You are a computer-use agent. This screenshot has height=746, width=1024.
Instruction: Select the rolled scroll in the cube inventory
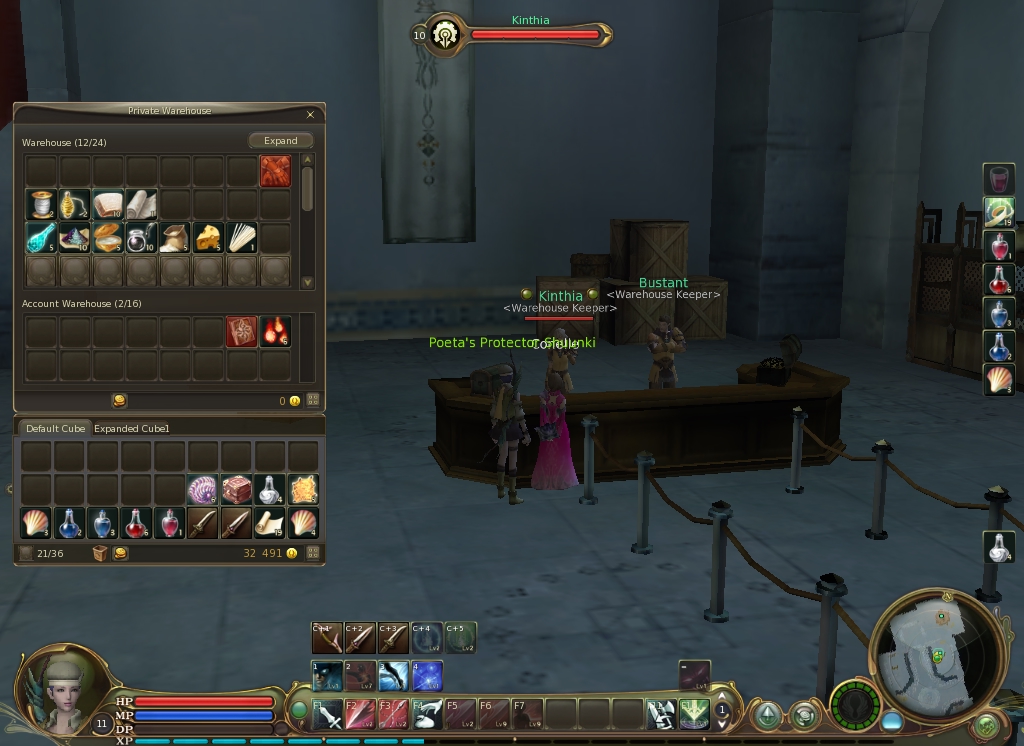tap(269, 523)
